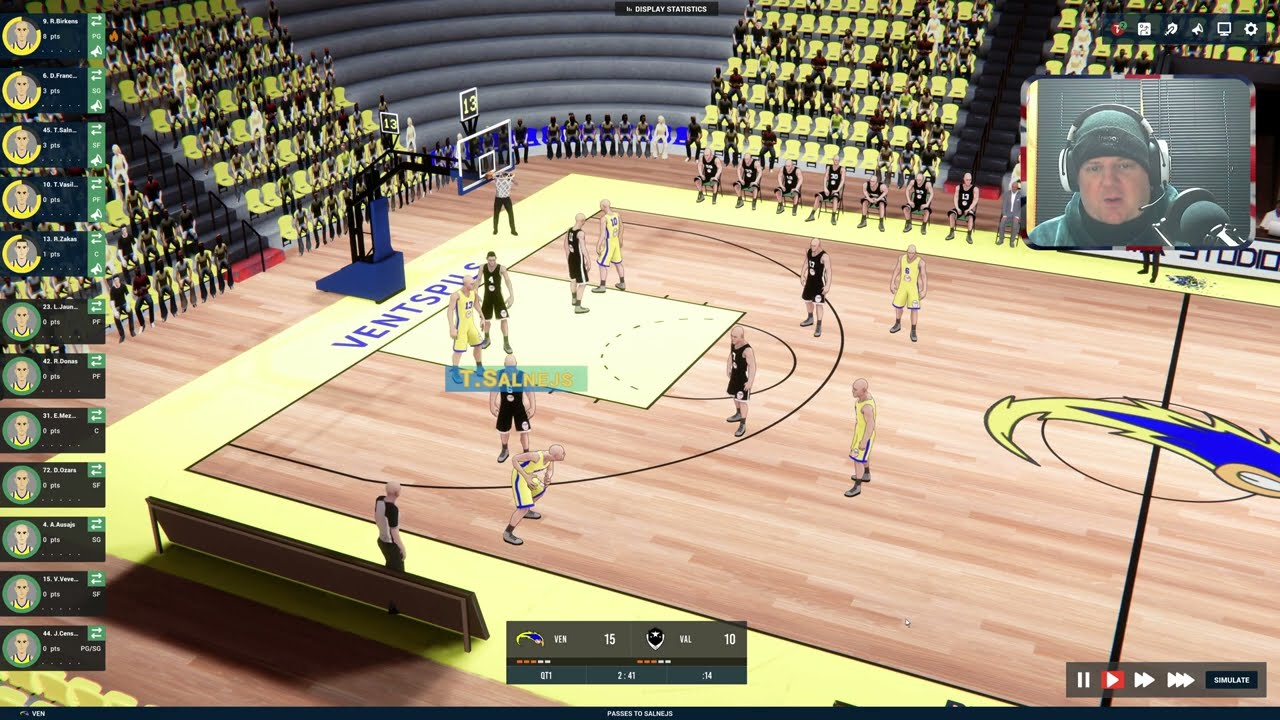Select bench player L.Jaun's card
The image size is (1280, 720).
[52, 320]
